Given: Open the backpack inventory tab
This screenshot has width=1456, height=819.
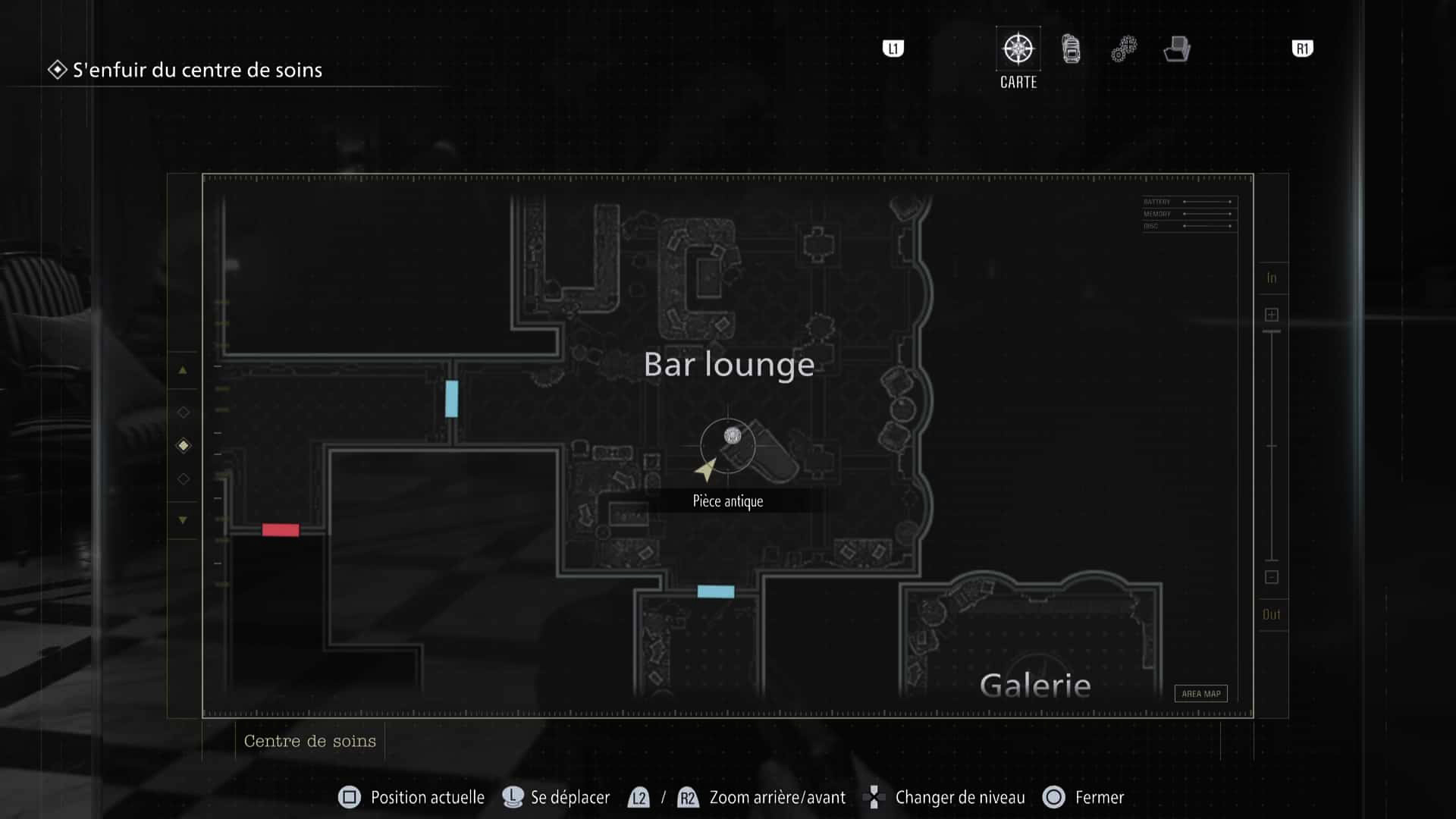Looking at the screenshot, I should (x=1071, y=49).
